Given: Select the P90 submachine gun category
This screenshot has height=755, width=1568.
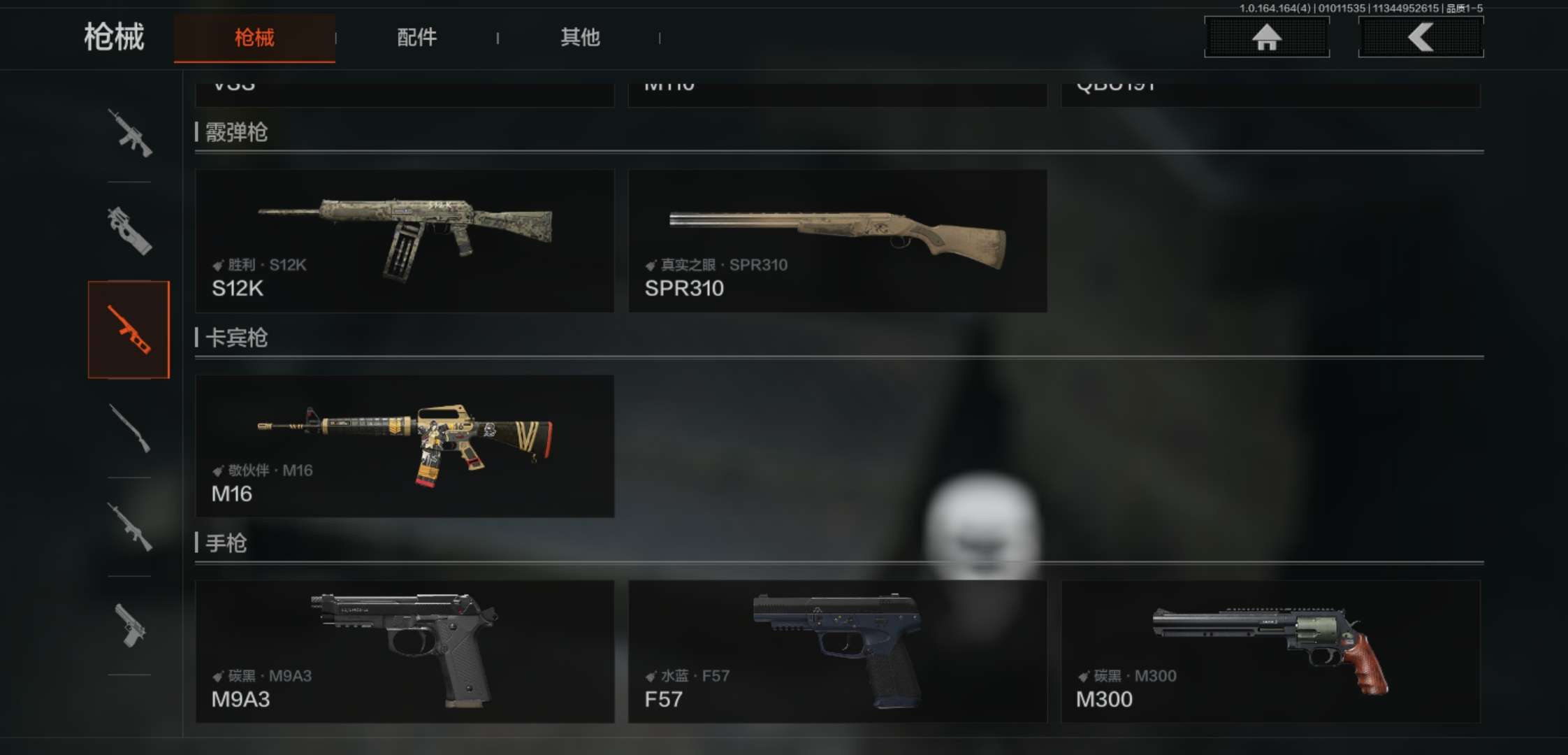Looking at the screenshot, I should pyautogui.click(x=129, y=231).
